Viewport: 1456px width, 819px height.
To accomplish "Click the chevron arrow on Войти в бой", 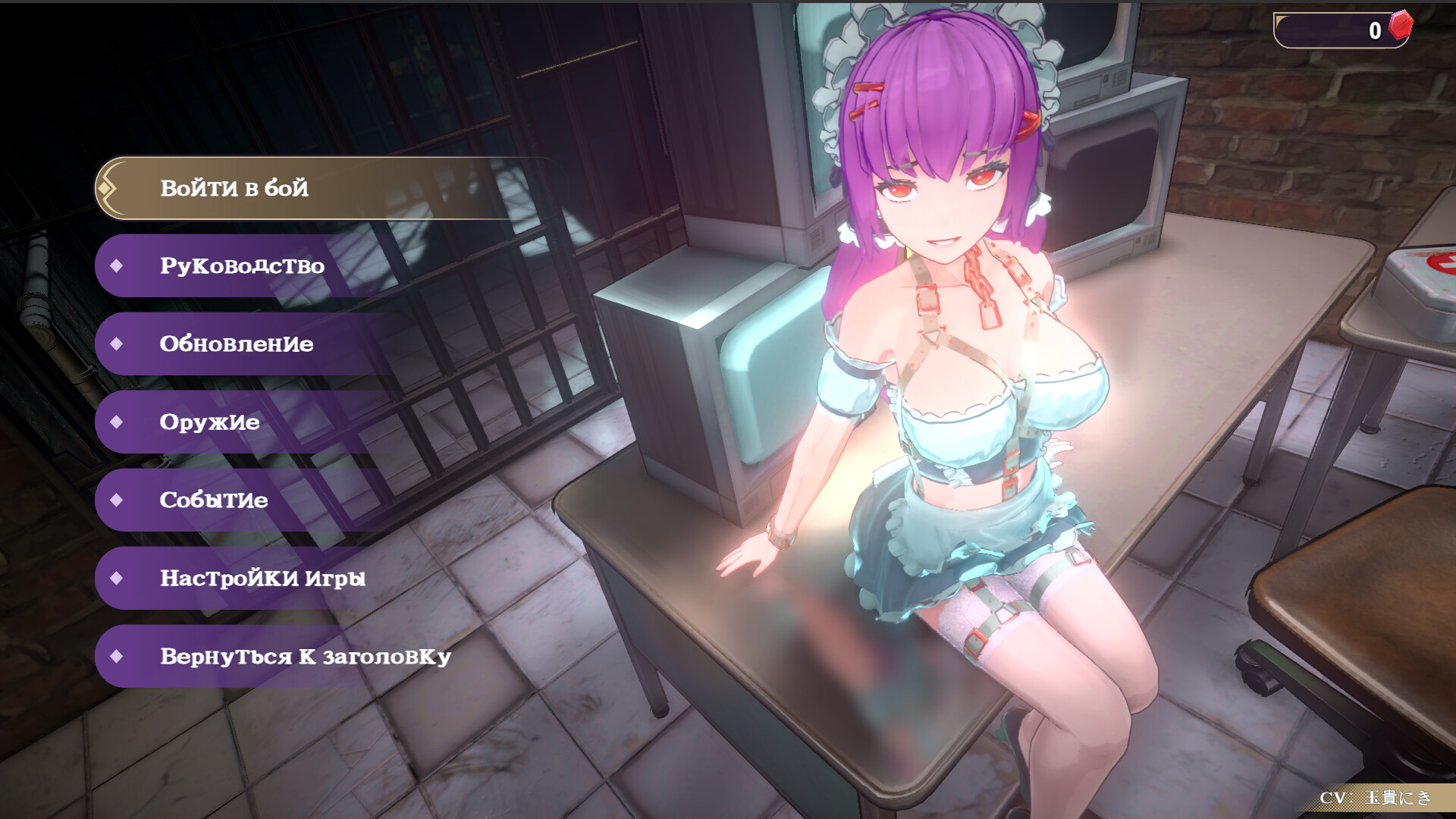I will 109,188.
